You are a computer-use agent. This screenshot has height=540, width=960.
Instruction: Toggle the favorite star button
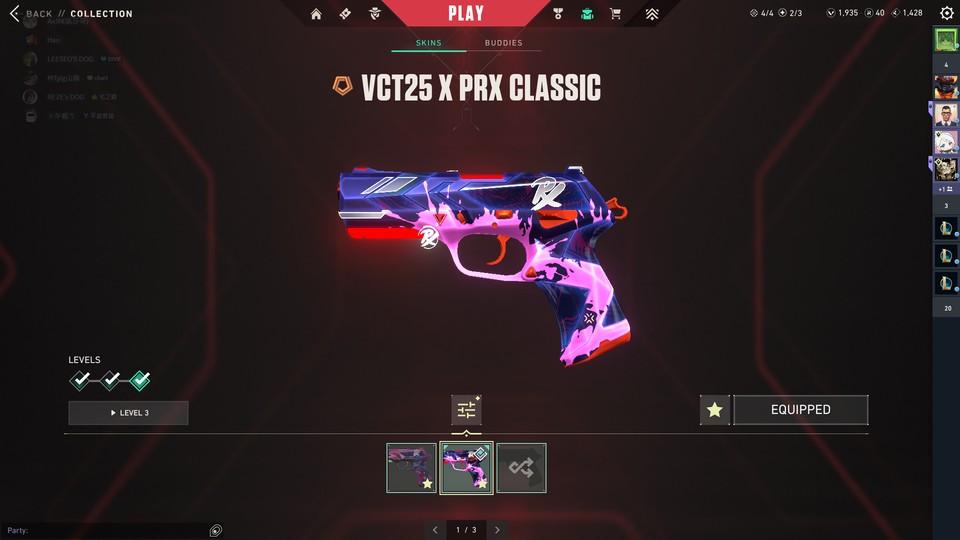(714, 410)
